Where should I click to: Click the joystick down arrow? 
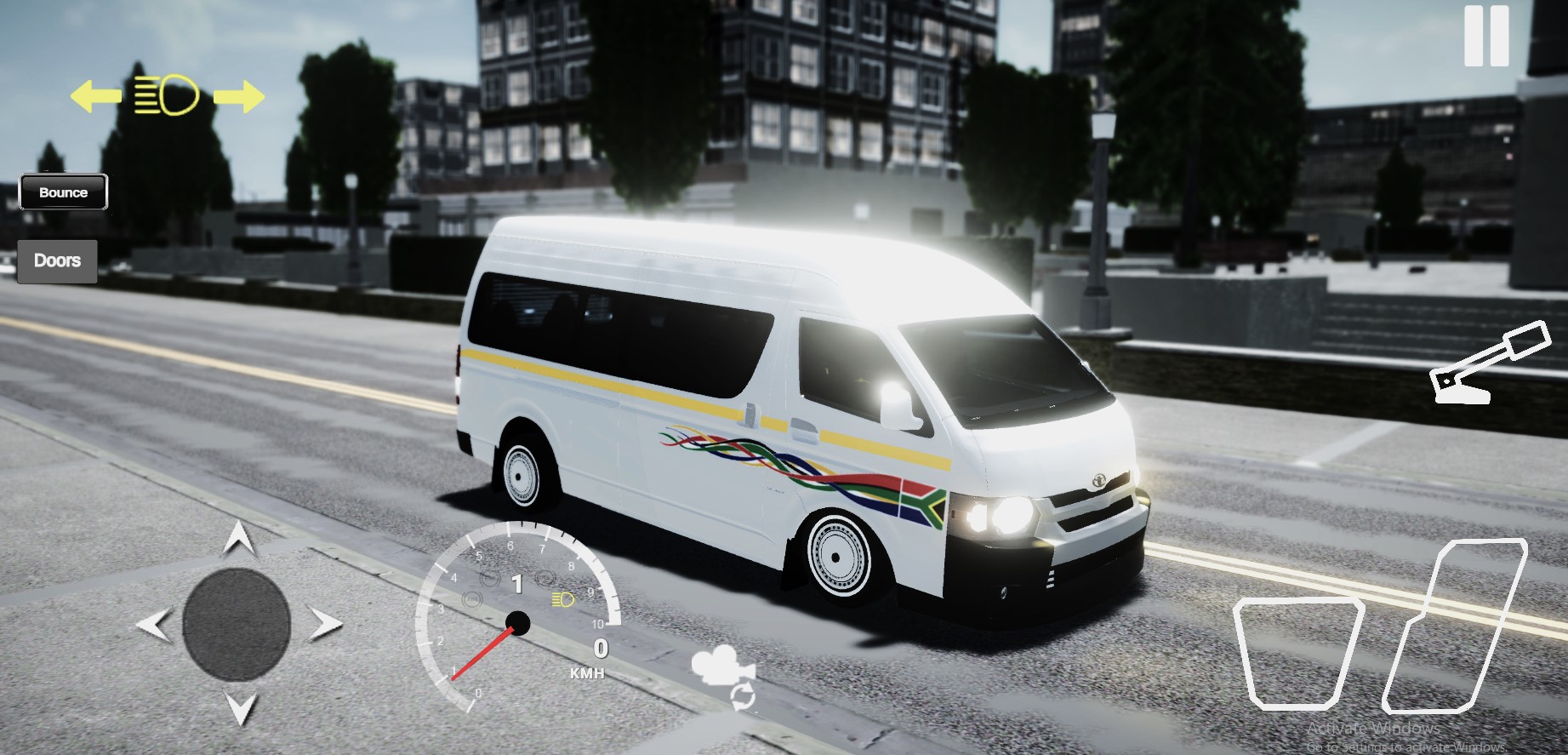tap(239, 707)
